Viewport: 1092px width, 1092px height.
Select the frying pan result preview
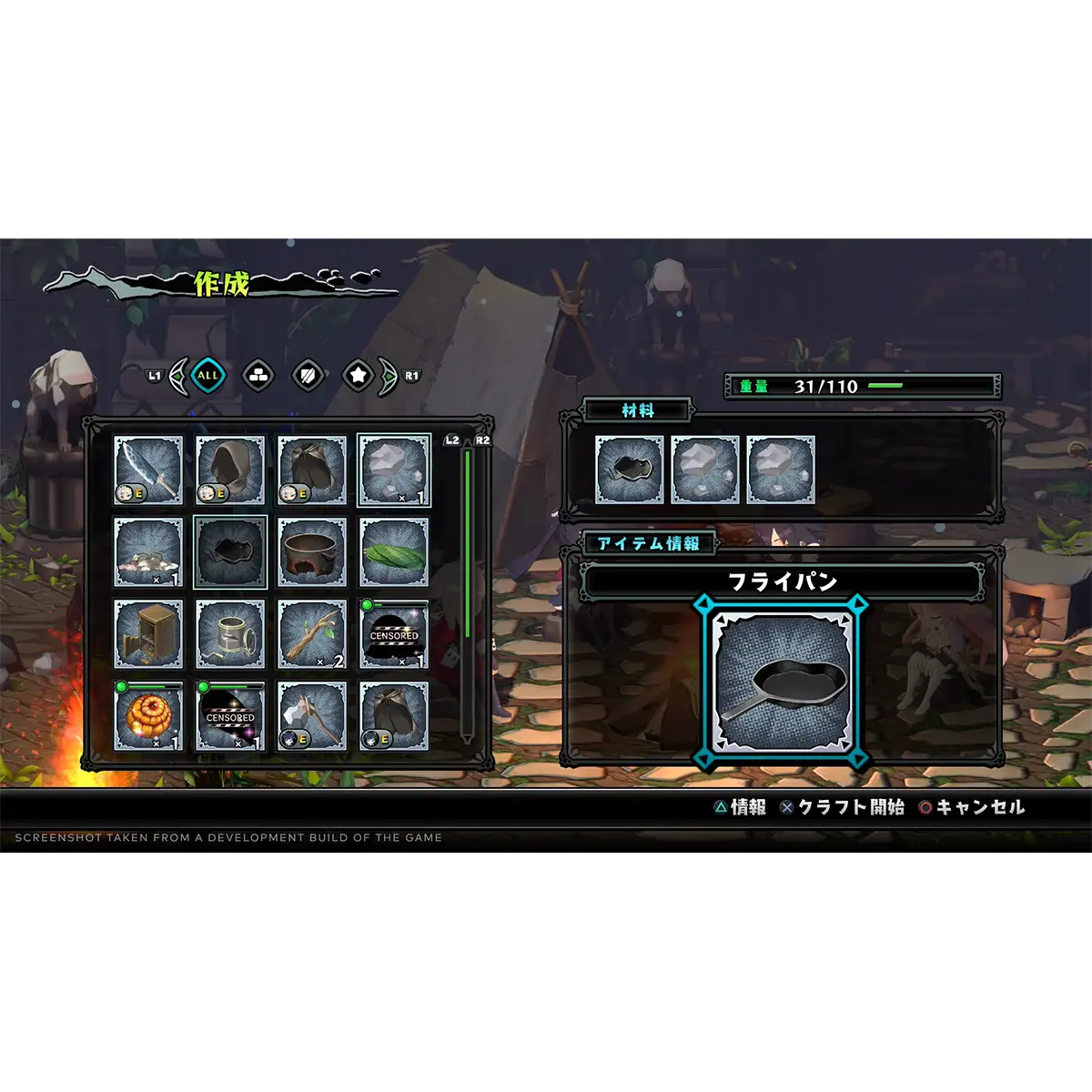point(783,682)
